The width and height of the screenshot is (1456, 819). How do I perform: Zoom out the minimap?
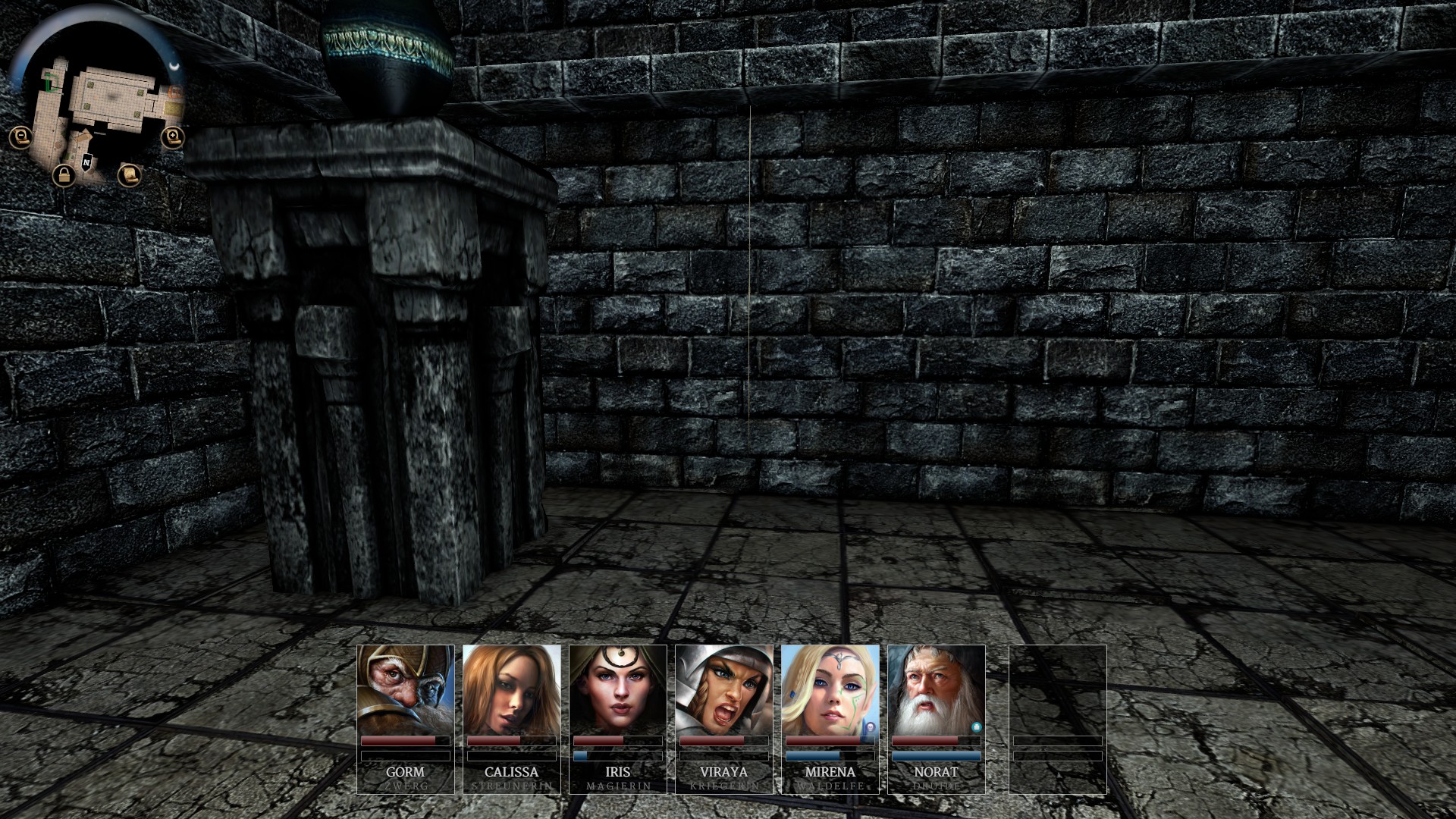pos(20,137)
